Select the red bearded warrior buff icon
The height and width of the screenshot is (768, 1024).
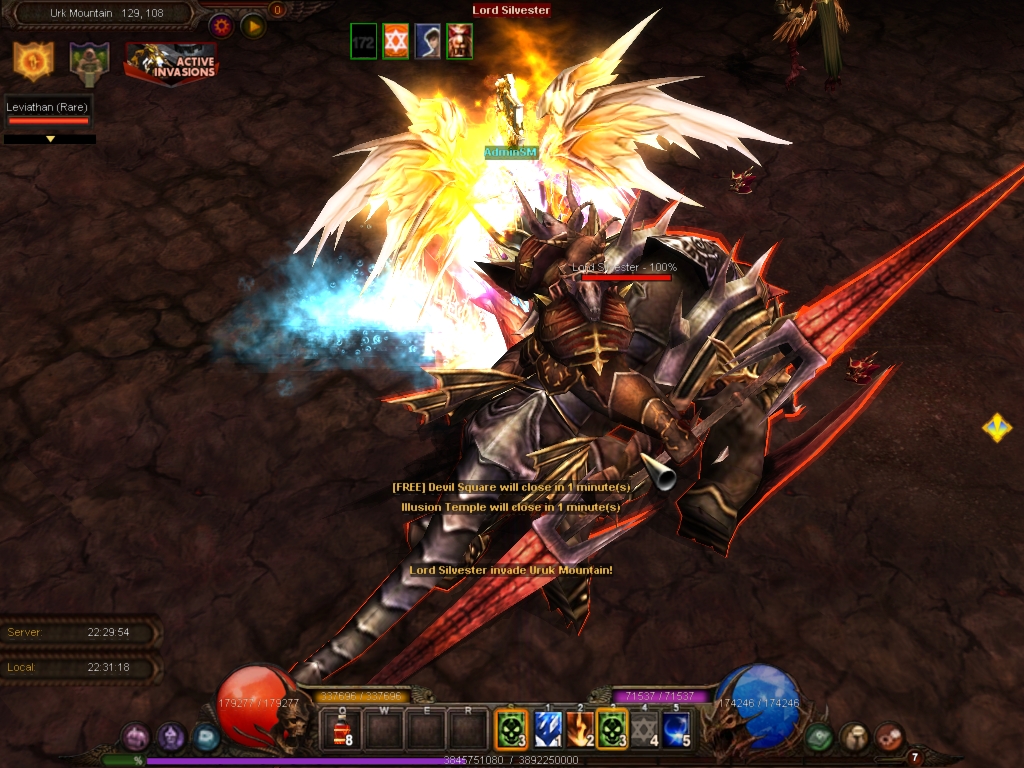click(460, 42)
